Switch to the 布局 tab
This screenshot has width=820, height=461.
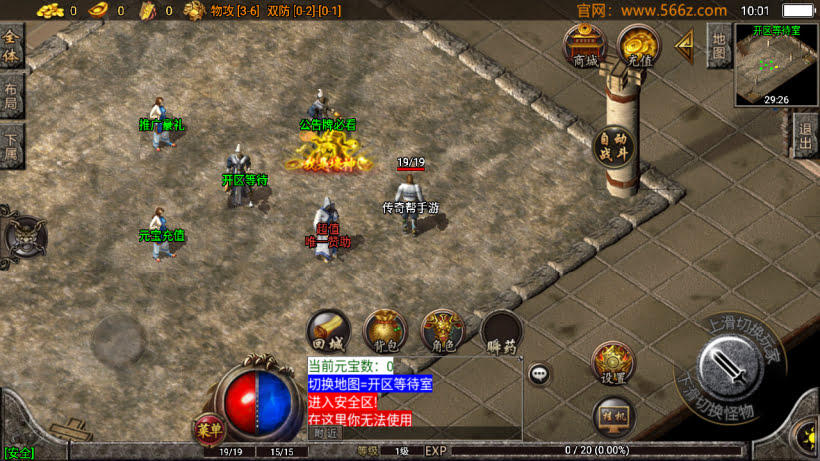coord(11,96)
